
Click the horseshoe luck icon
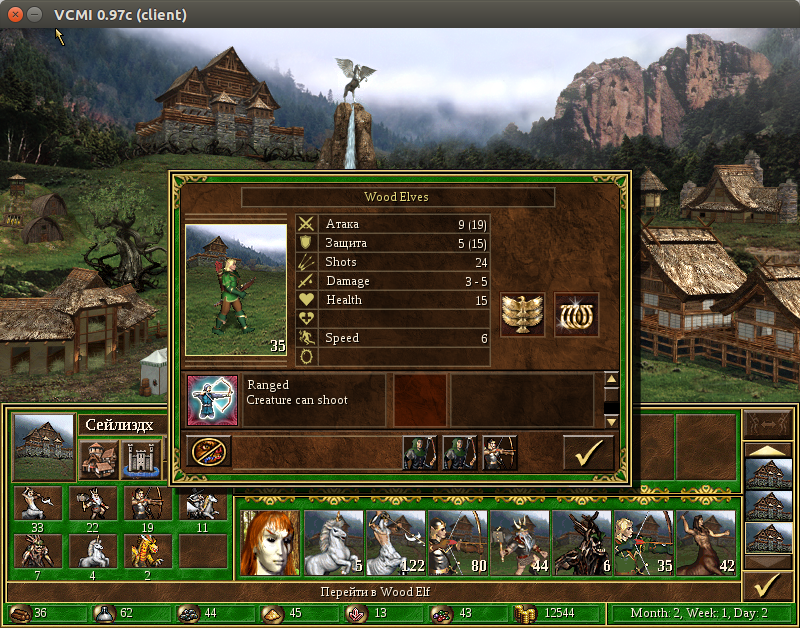click(x=576, y=315)
